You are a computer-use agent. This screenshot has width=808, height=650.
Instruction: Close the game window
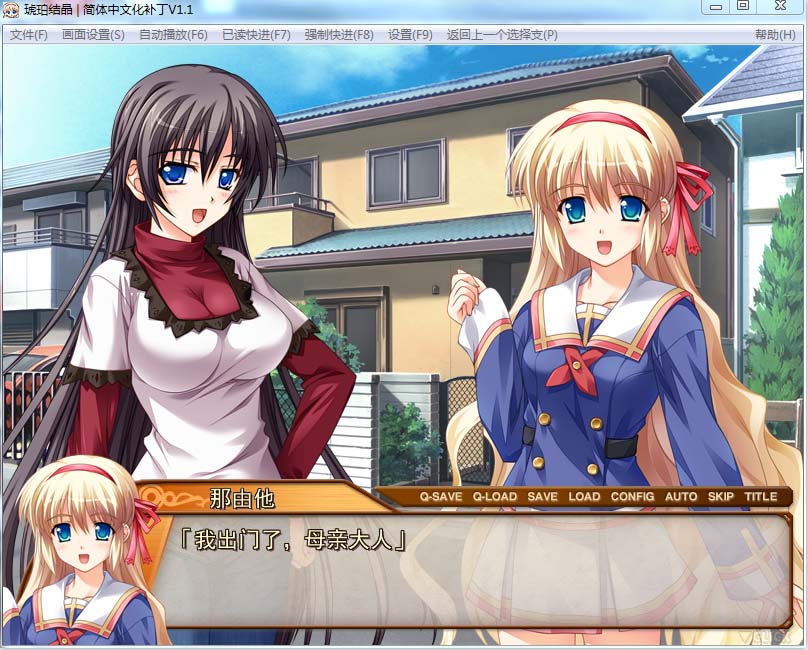tap(780, 6)
